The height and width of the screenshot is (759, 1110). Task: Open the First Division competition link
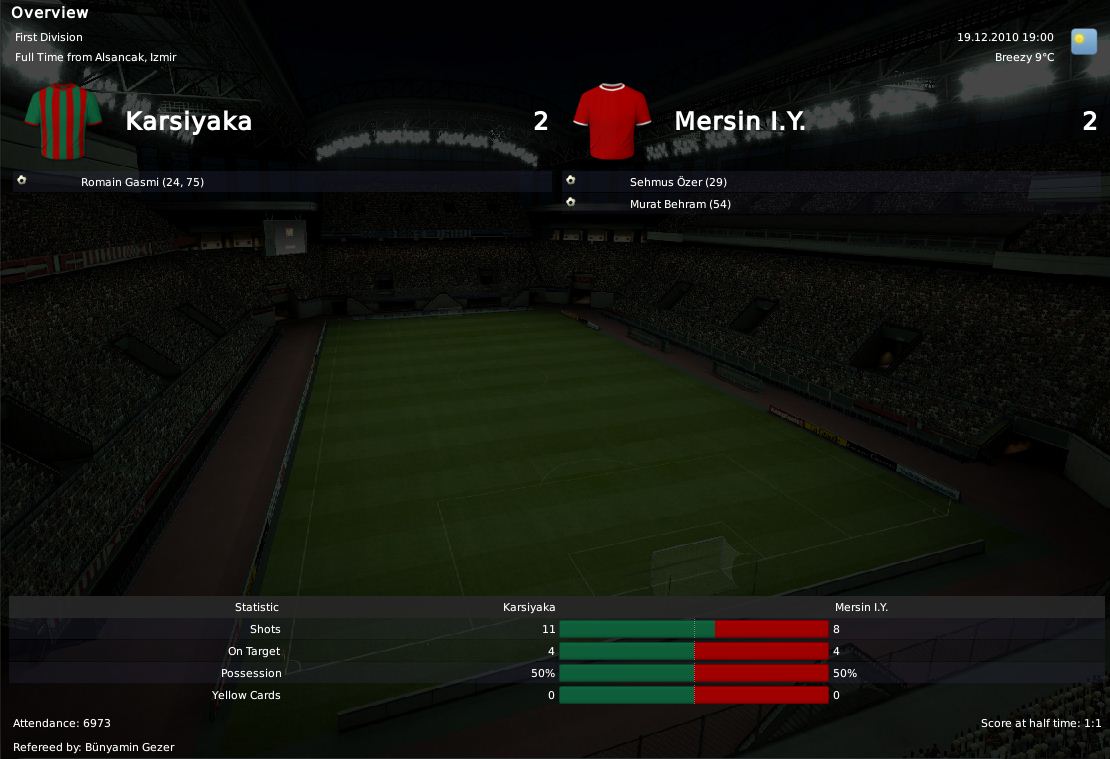tap(49, 37)
